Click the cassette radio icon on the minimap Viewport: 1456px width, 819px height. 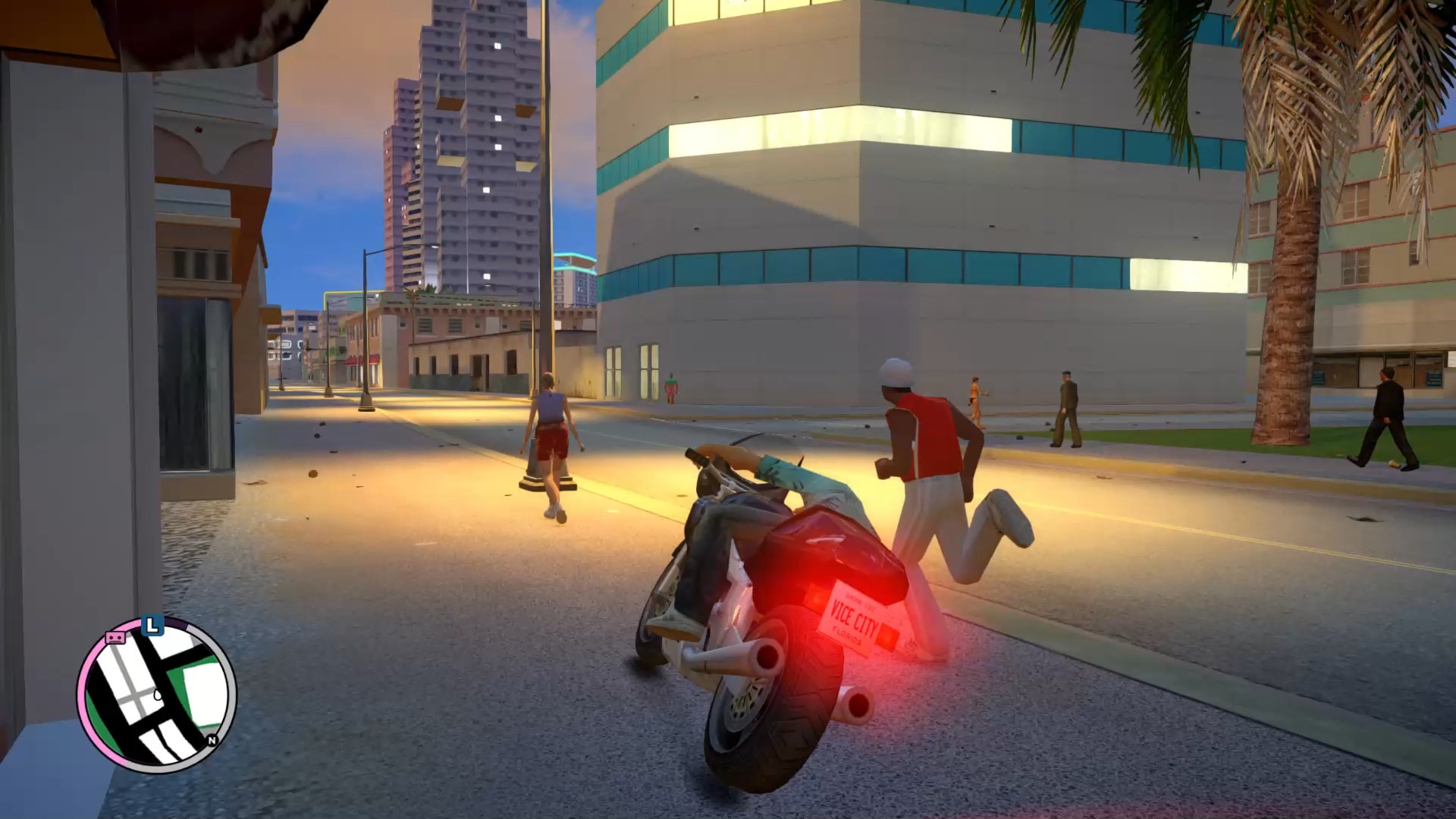(115, 637)
